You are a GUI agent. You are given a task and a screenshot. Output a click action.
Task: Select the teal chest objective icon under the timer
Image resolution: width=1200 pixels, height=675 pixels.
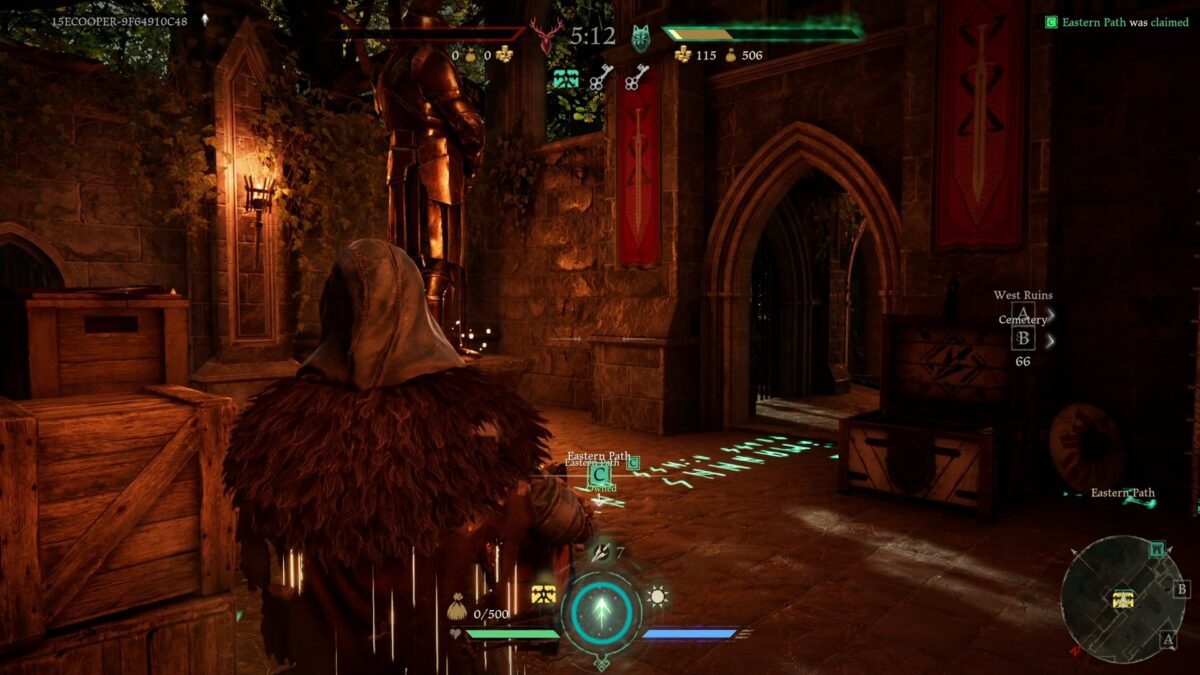tap(566, 79)
